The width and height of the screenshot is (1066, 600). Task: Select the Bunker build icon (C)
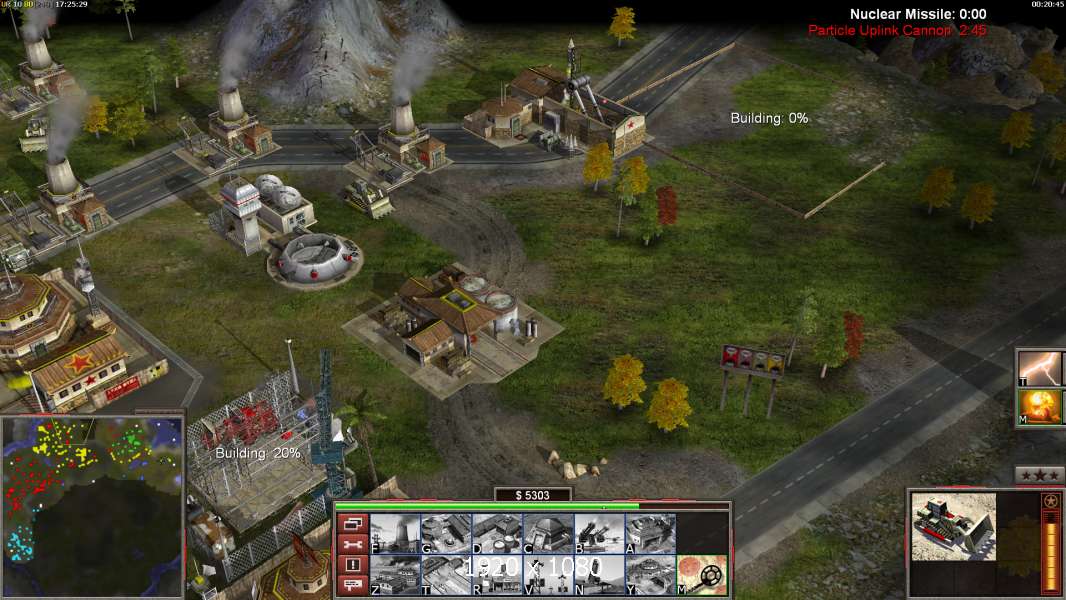click(548, 533)
